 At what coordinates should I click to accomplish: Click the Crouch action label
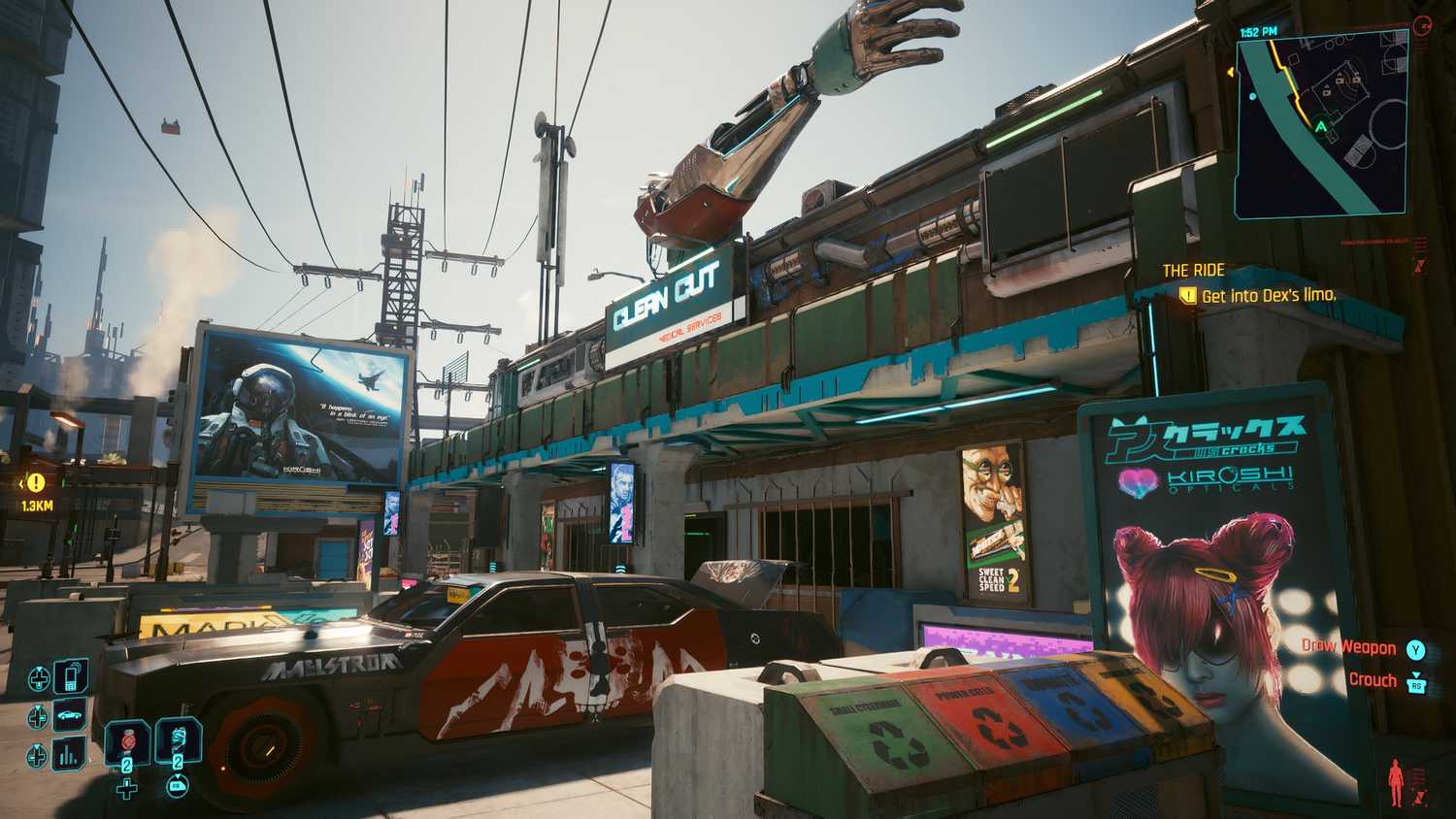pos(1372,679)
